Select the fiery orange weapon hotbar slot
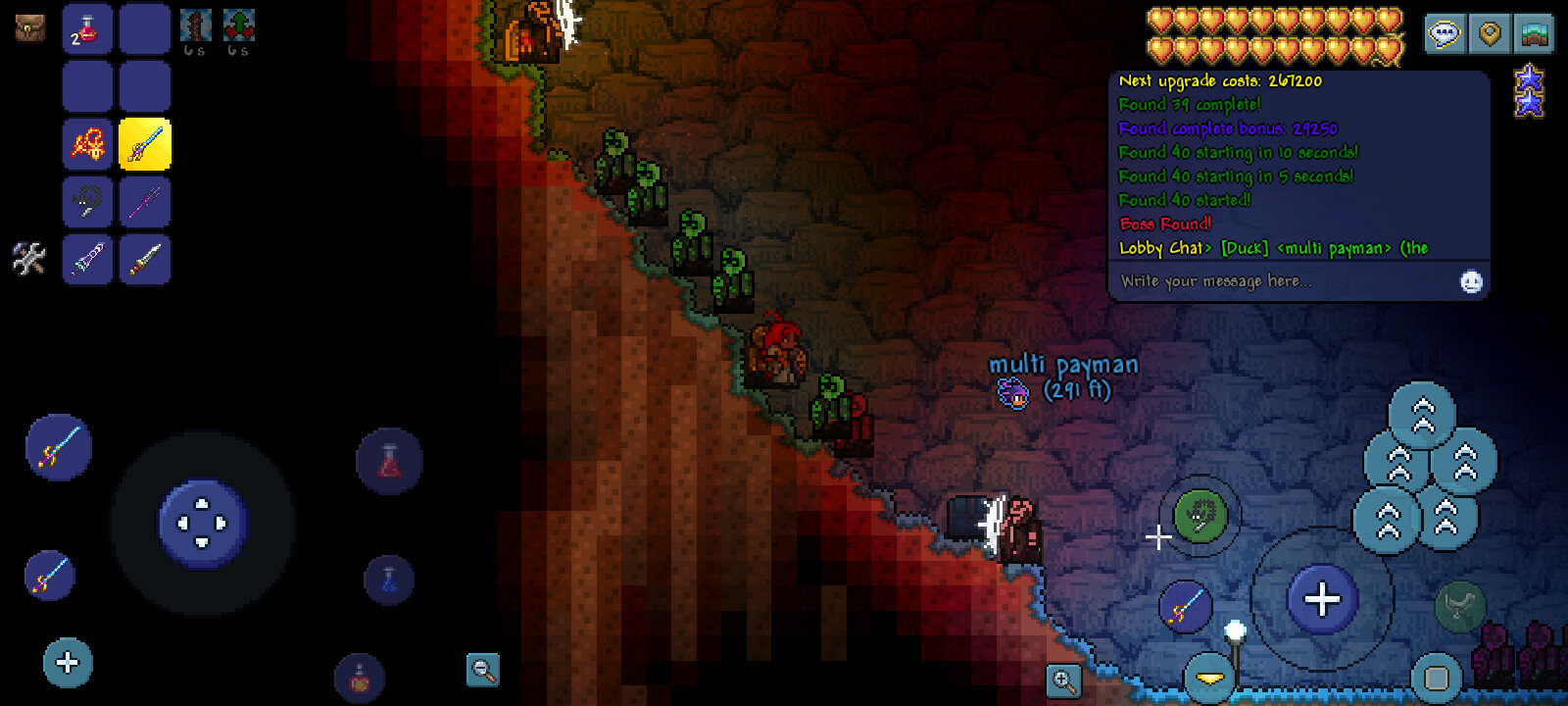The height and width of the screenshot is (706, 1568). [87, 145]
